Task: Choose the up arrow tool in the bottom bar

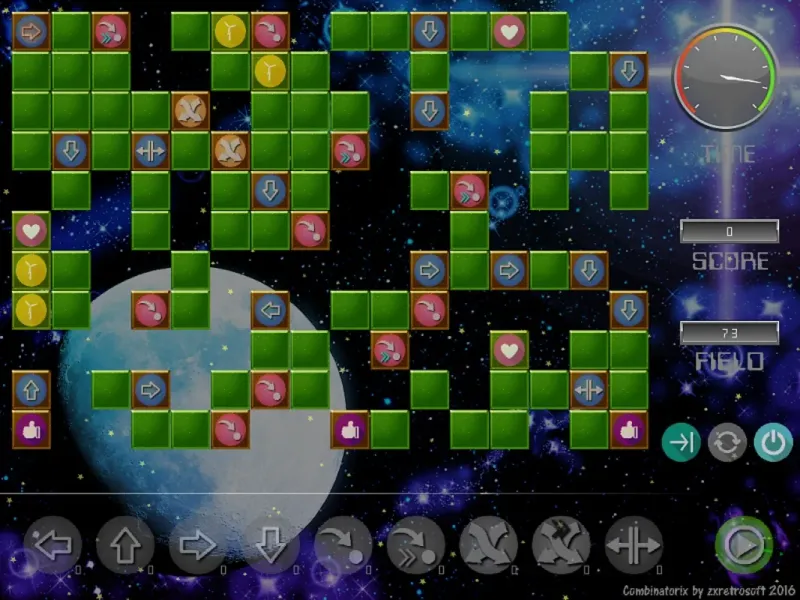Action: tap(126, 545)
